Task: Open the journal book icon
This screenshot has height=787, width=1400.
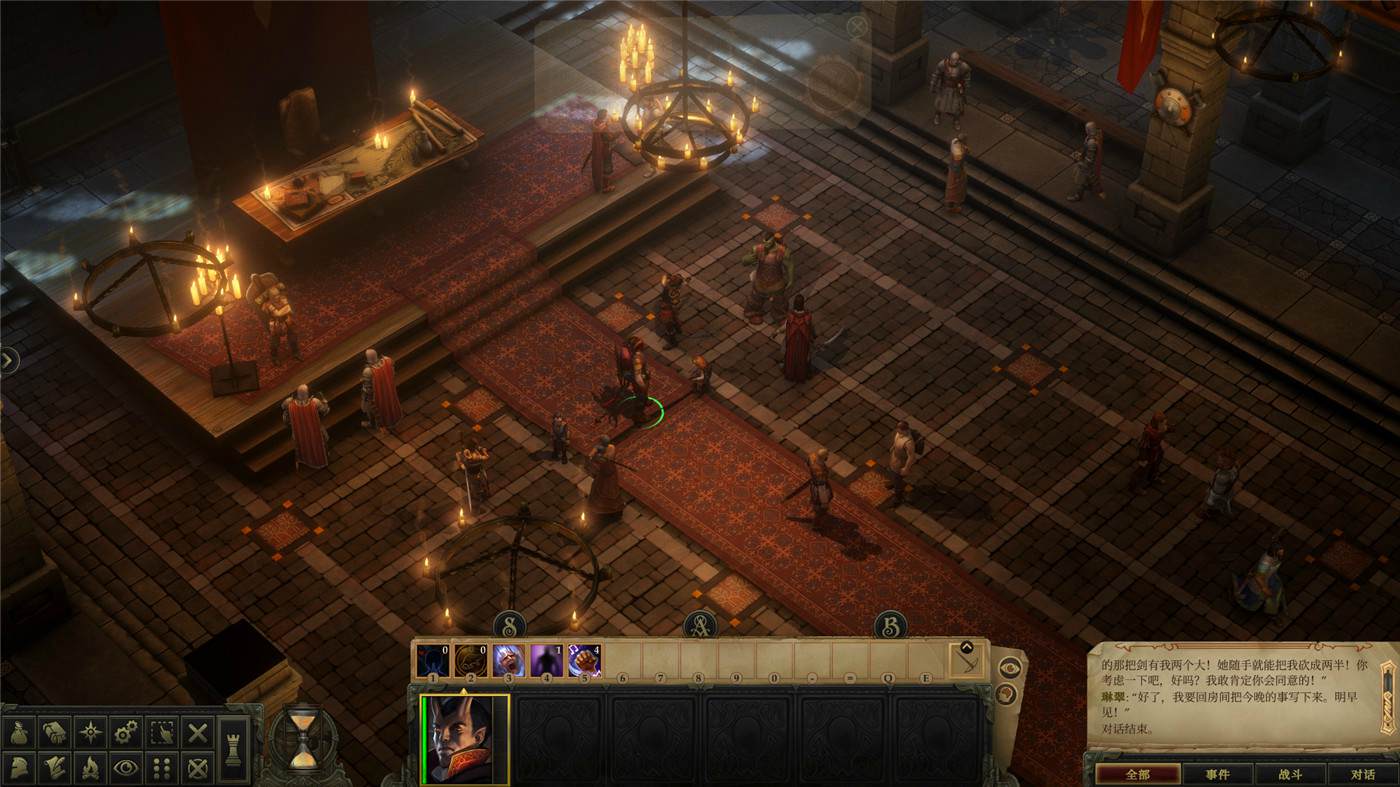Action: coord(55,733)
